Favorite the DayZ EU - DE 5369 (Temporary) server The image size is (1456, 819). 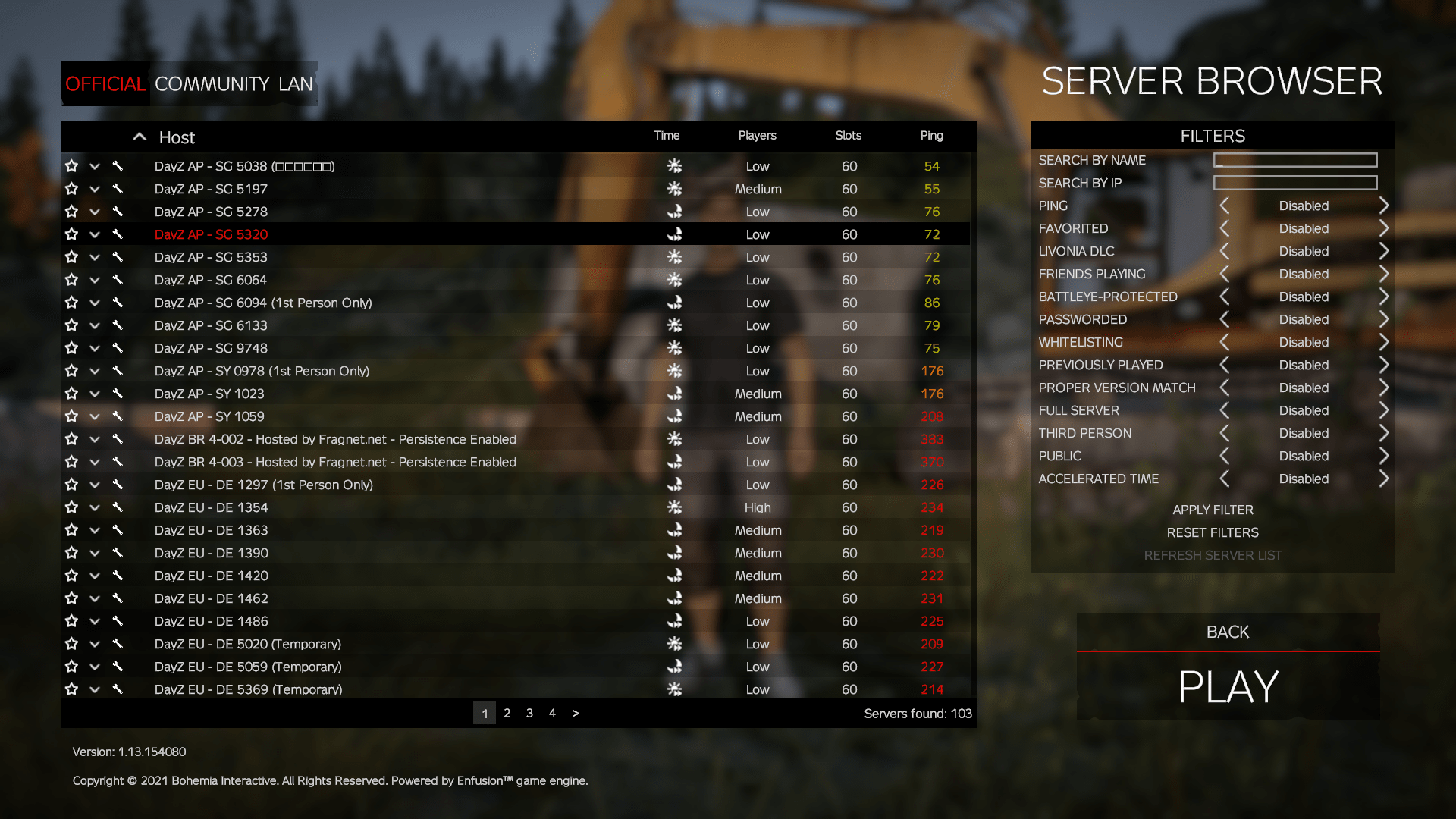click(72, 689)
